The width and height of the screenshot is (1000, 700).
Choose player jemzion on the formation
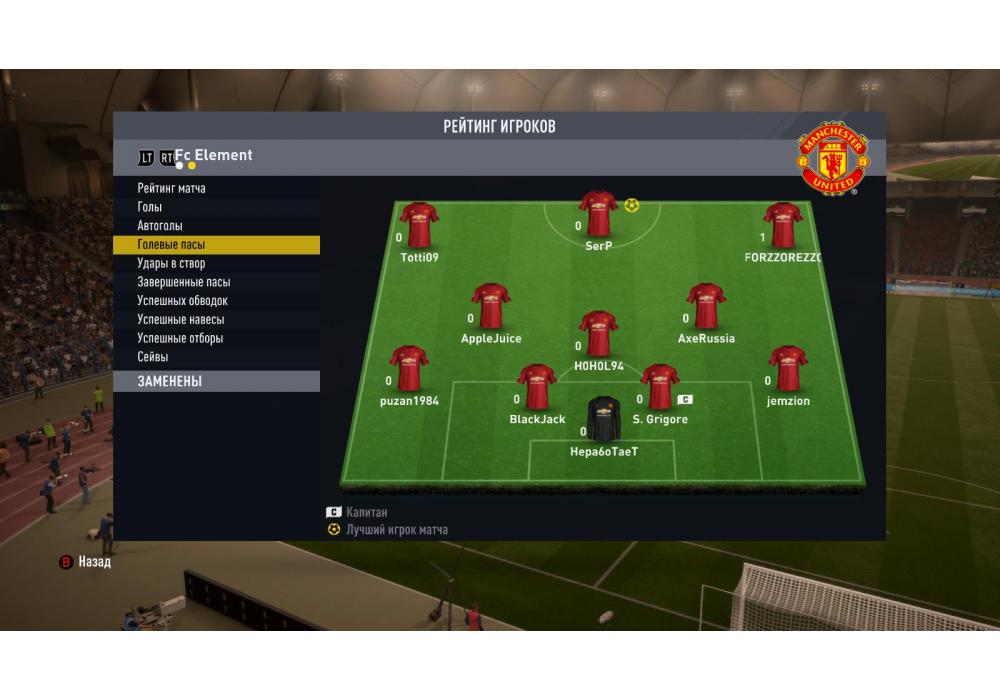(788, 368)
